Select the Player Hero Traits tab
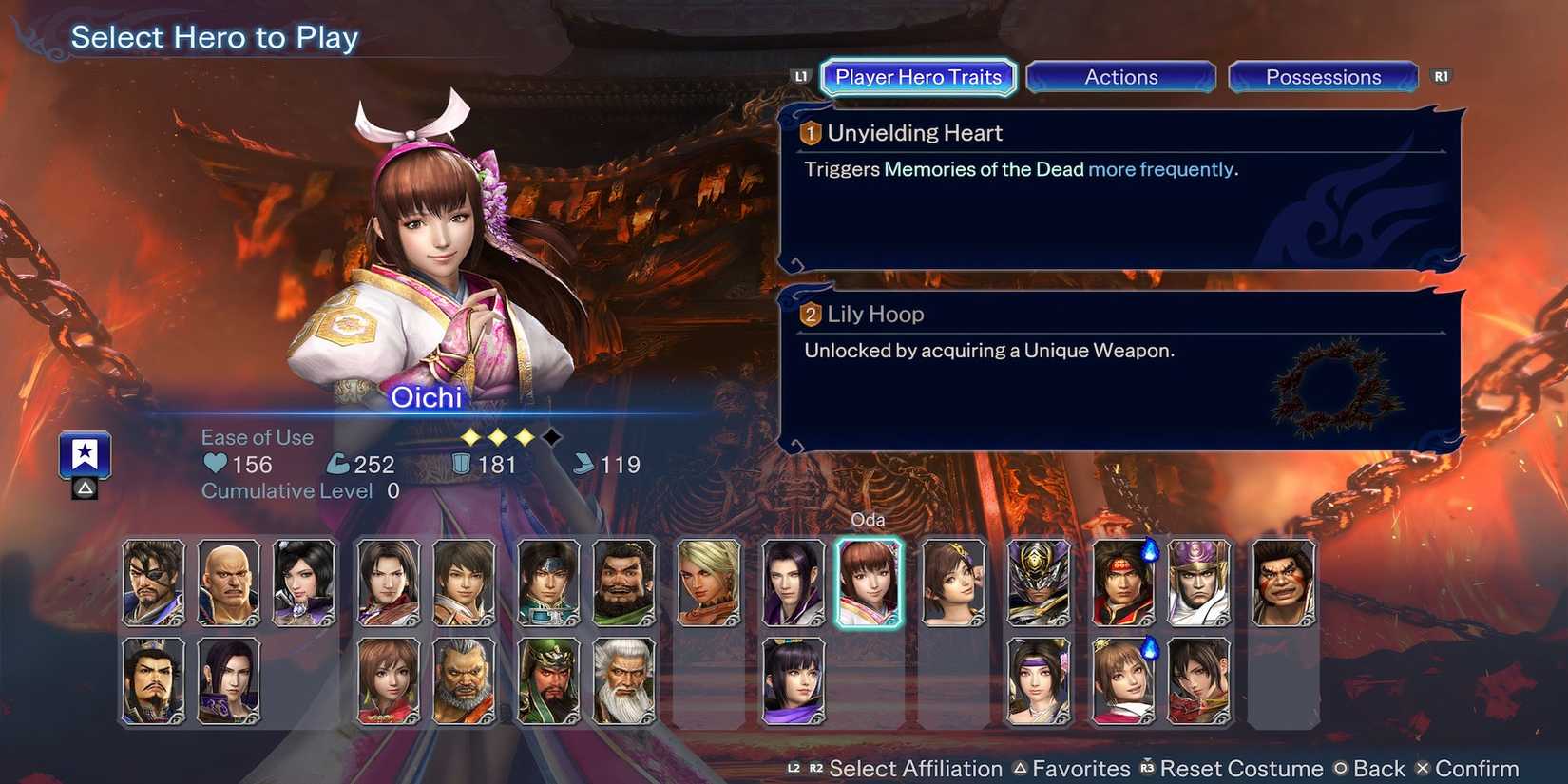The height and width of the screenshot is (784, 1568). (916, 77)
